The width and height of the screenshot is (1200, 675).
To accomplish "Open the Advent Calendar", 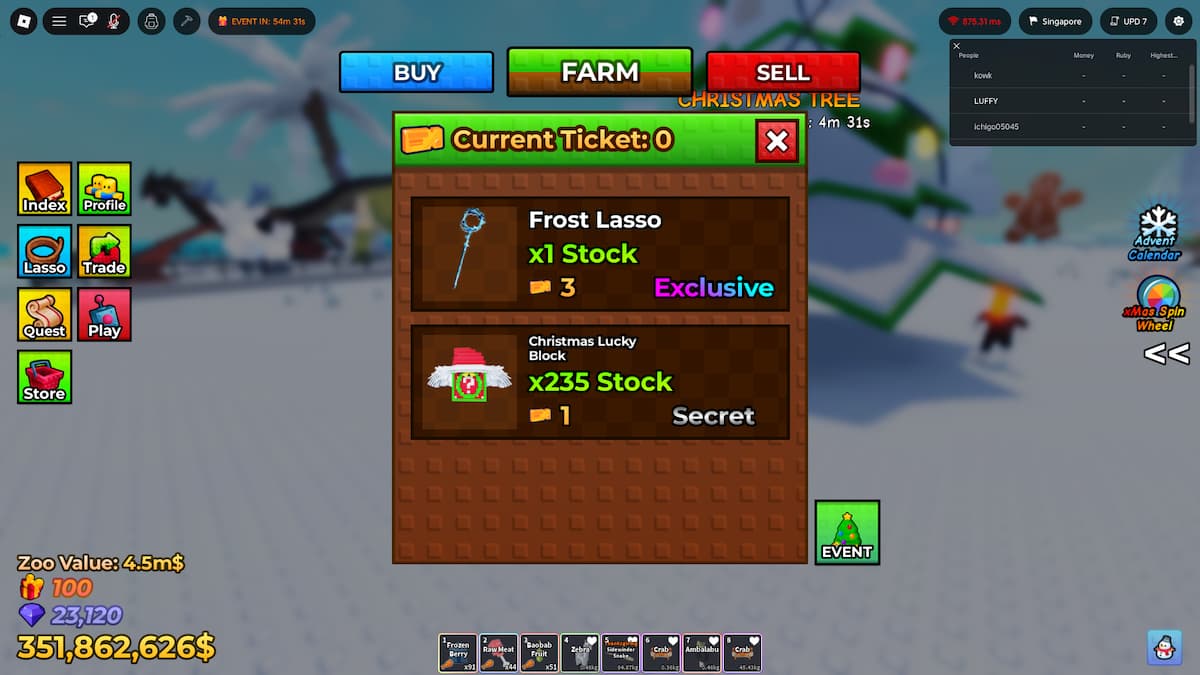I will (x=1159, y=232).
